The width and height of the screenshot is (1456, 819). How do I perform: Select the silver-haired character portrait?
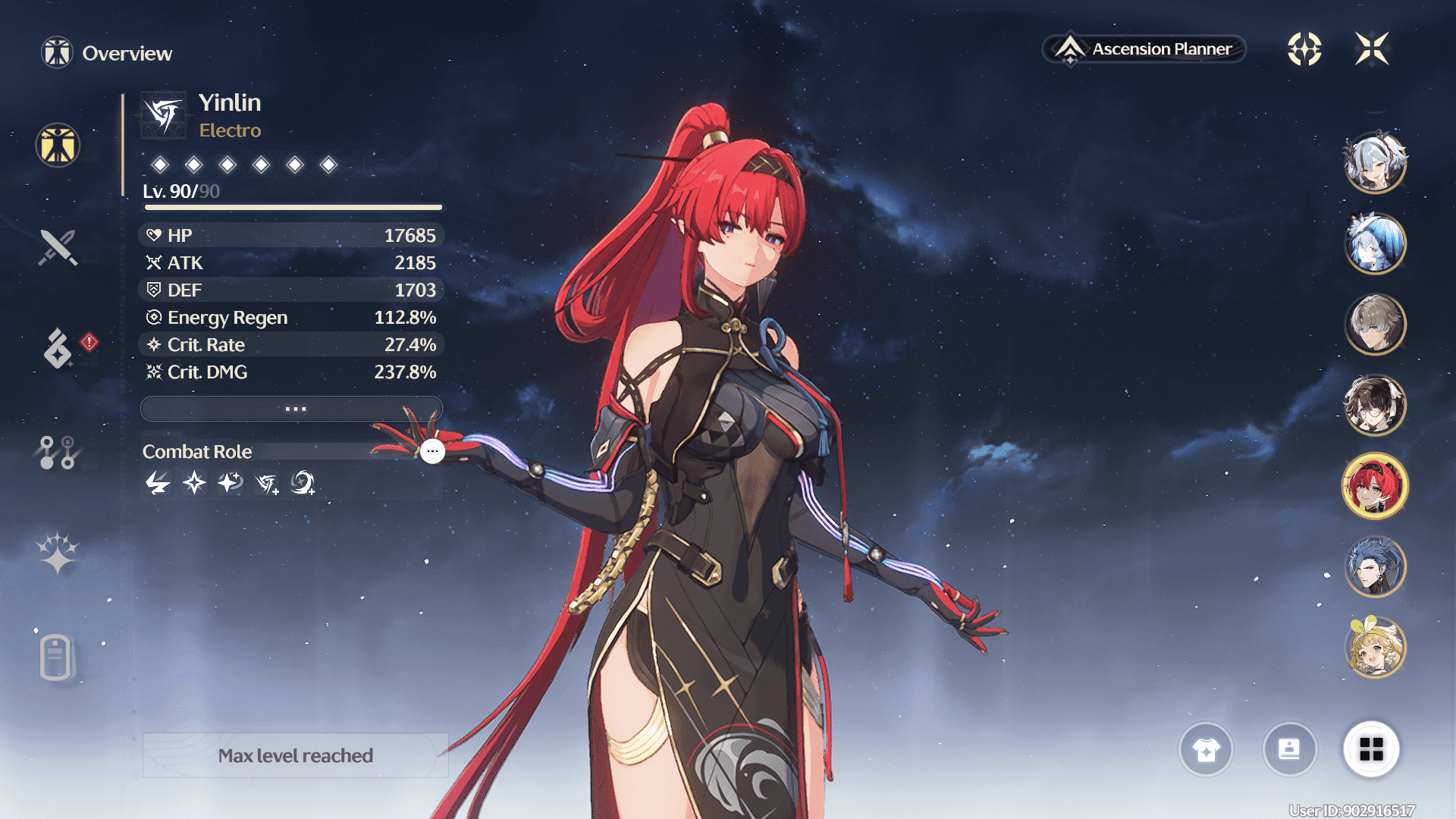coord(1375,162)
